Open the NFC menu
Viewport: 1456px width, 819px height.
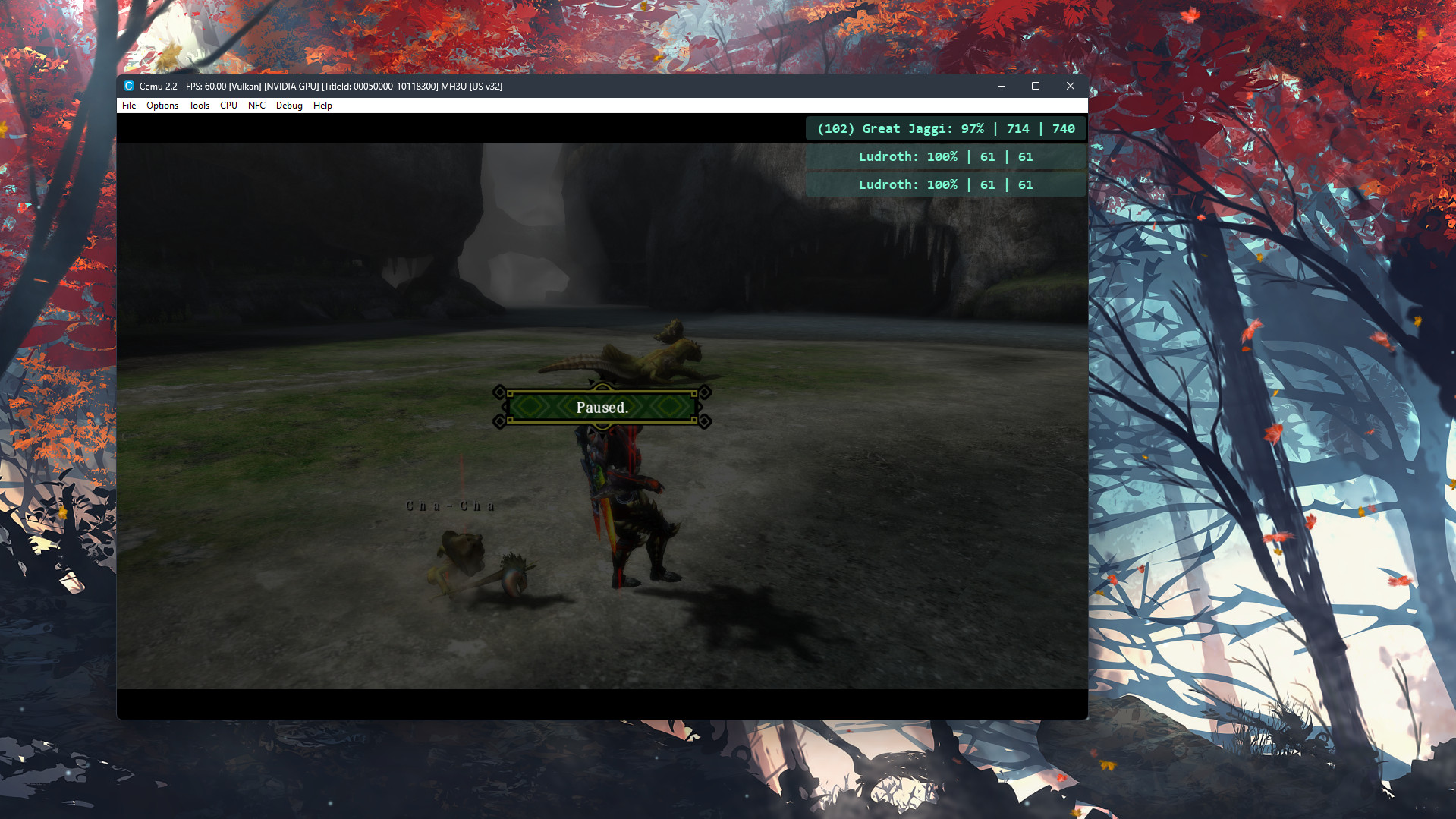[256, 106]
